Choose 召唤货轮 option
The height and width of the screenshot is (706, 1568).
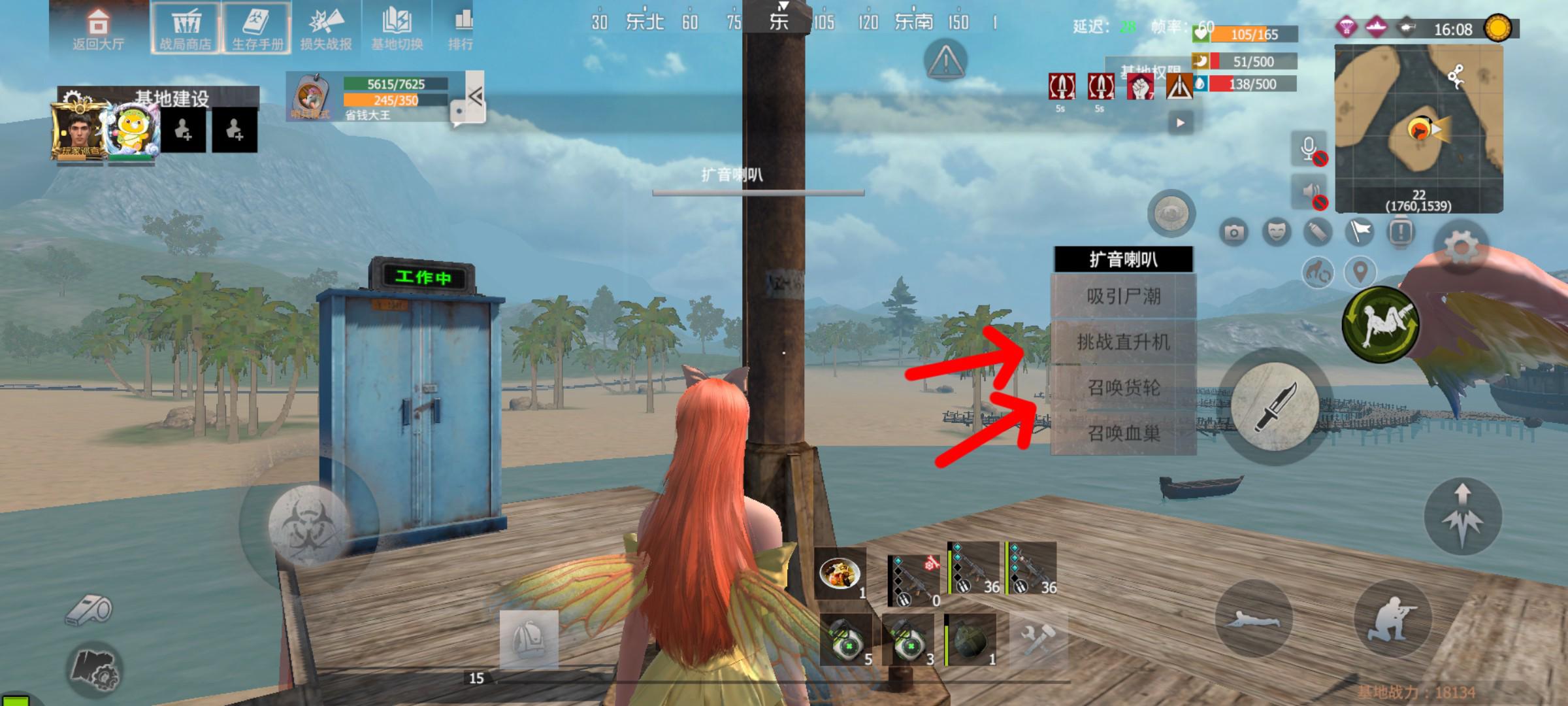(1123, 388)
